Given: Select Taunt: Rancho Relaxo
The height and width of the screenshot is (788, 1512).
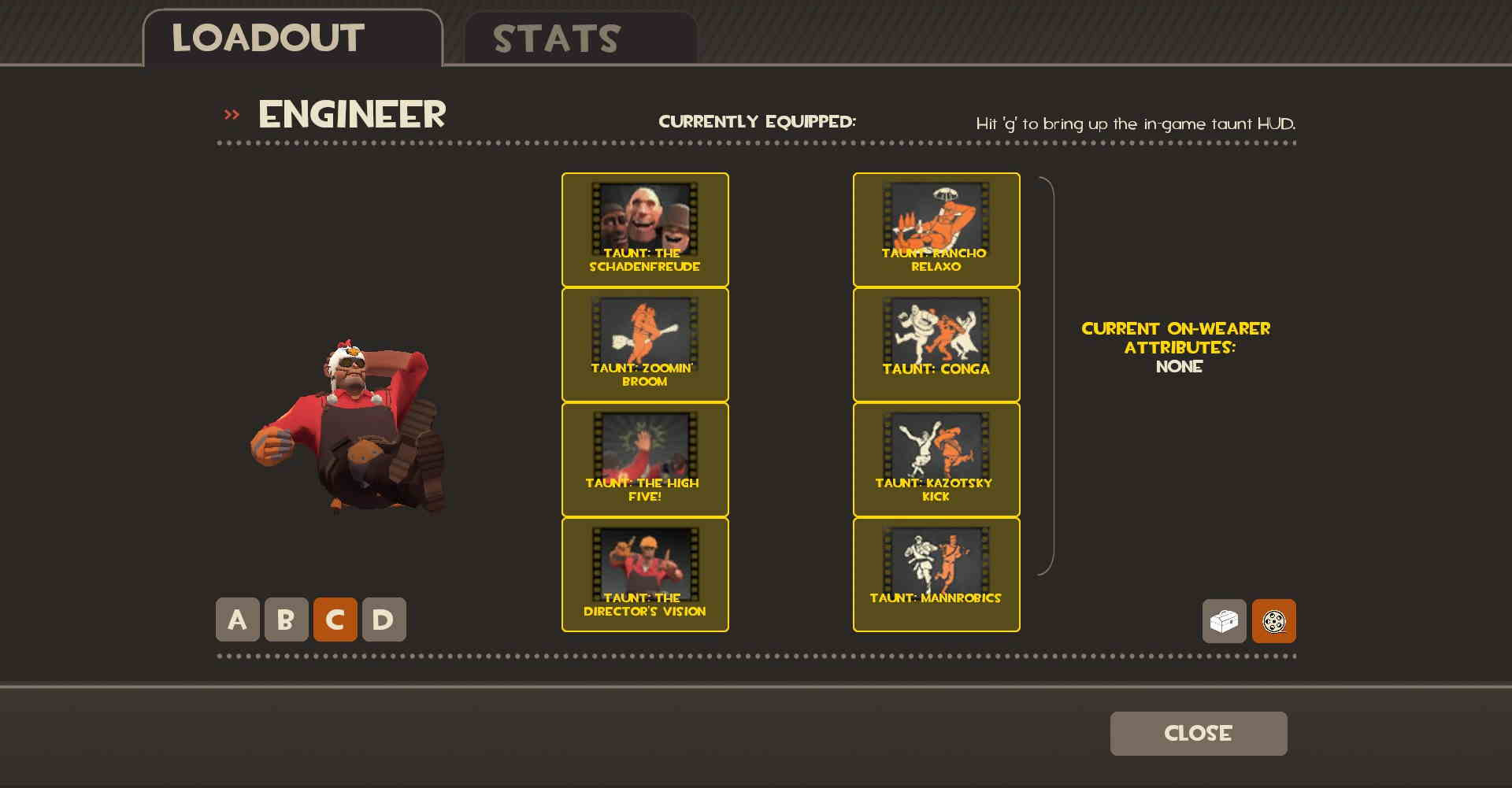Looking at the screenshot, I should tap(936, 228).
